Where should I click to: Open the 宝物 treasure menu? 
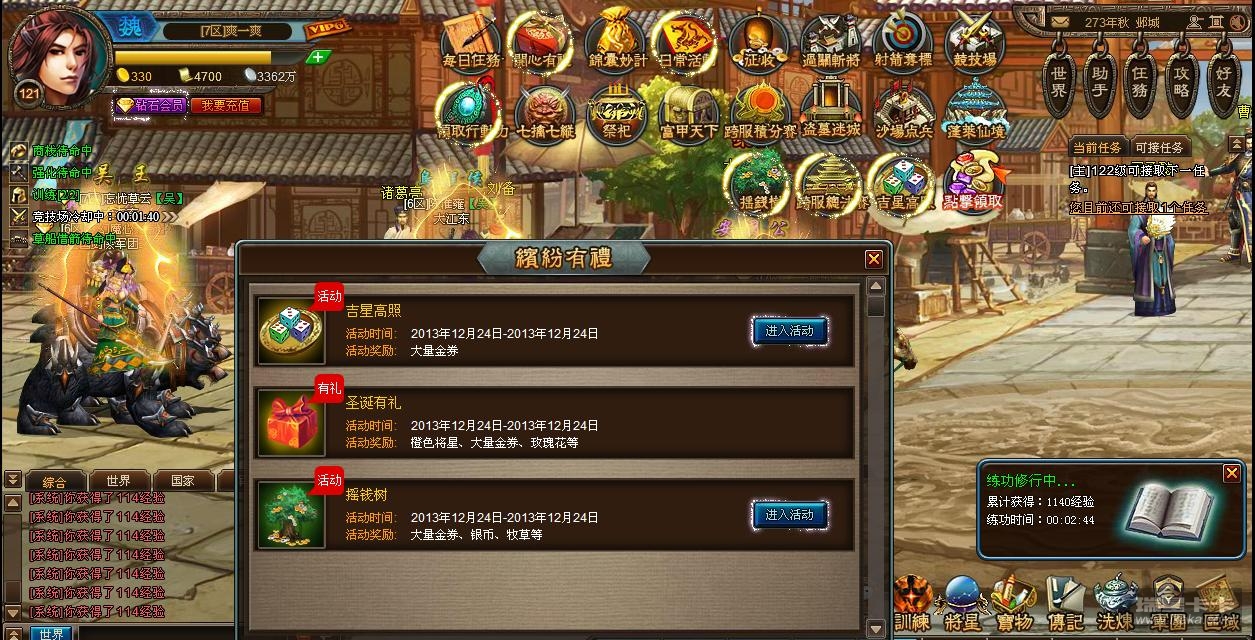1014,603
